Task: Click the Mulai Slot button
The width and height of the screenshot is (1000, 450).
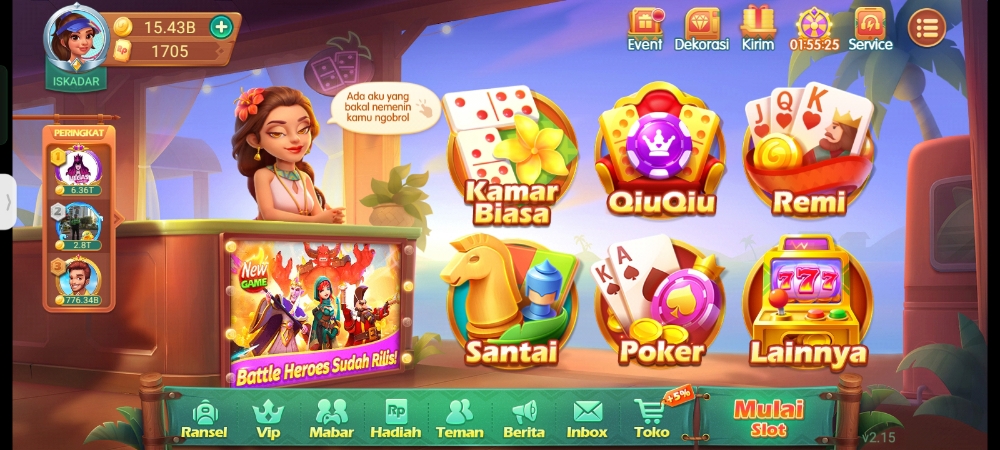Action: (x=768, y=418)
